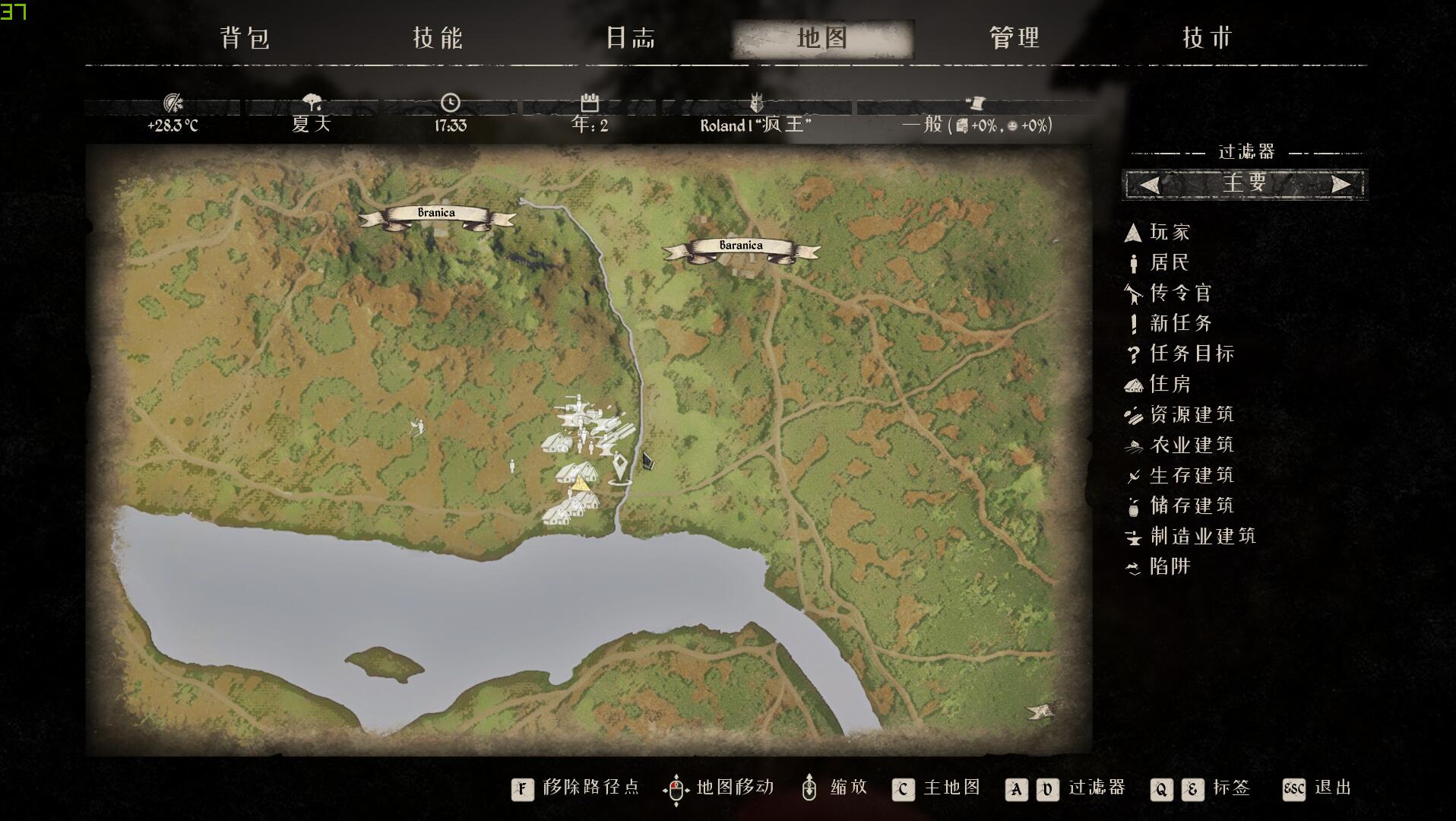Select the Branica village banner on the map

436,214
